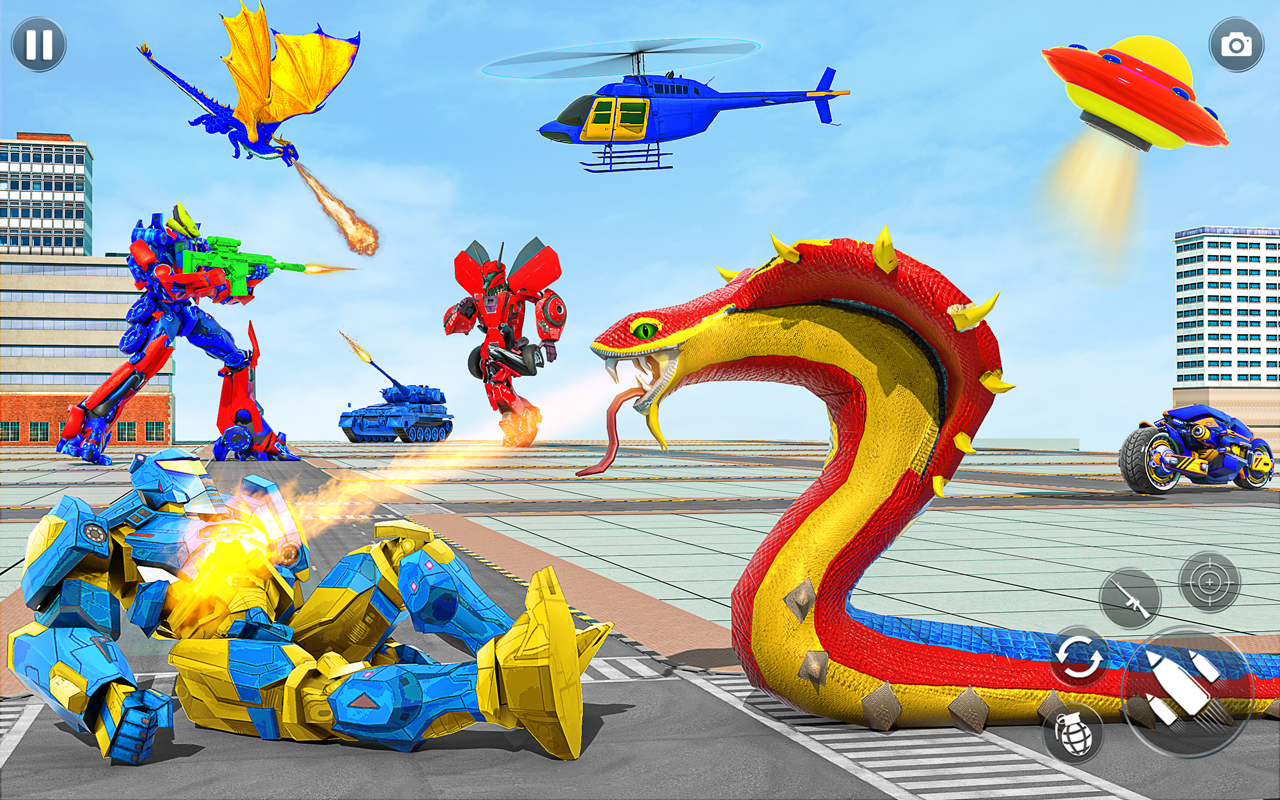Capture a screenshot with the camera button
The height and width of the screenshot is (800, 1280).
(1238, 45)
